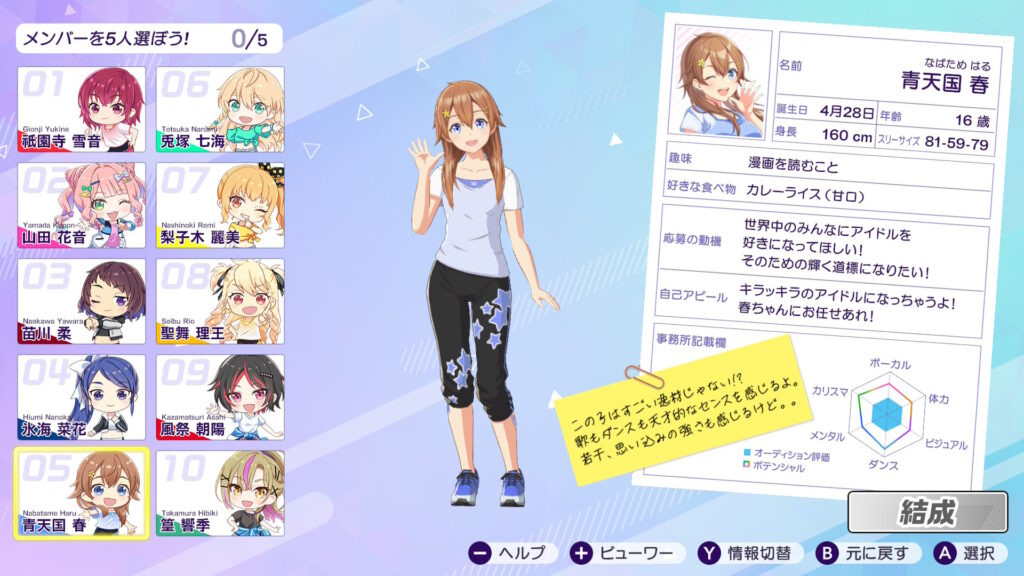The image size is (1024, 576).
Task: Pick member 07 Nashinoki Remi
Action: (x=220, y=205)
